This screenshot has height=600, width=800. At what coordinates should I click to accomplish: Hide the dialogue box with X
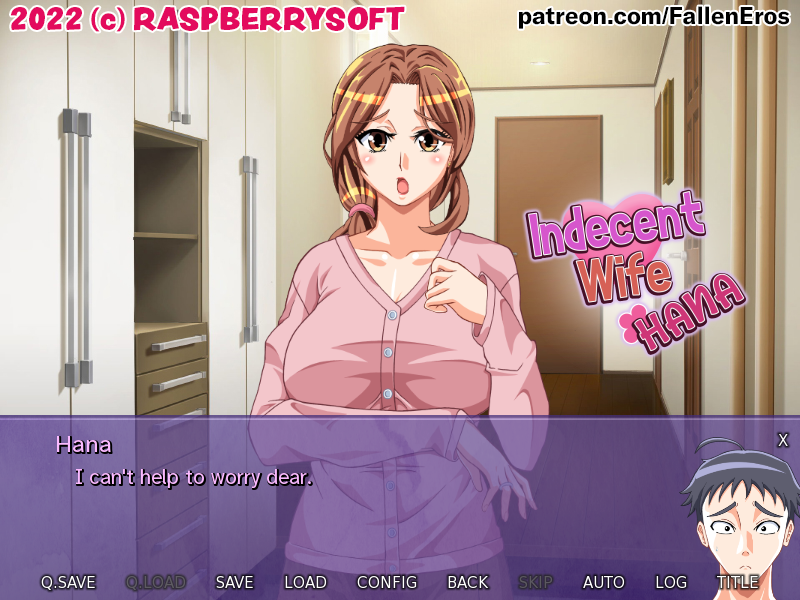[783, 440]
